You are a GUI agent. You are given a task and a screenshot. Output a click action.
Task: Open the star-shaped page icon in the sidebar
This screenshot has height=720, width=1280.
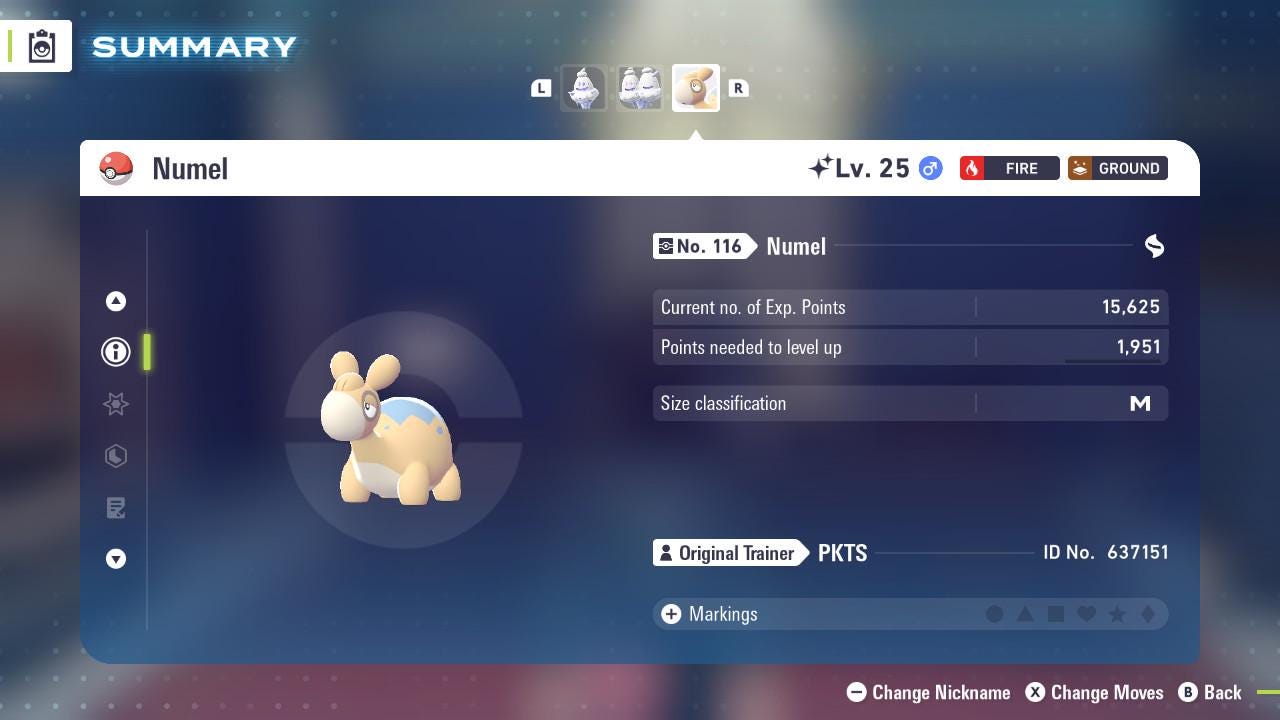[x=115, y=404]
